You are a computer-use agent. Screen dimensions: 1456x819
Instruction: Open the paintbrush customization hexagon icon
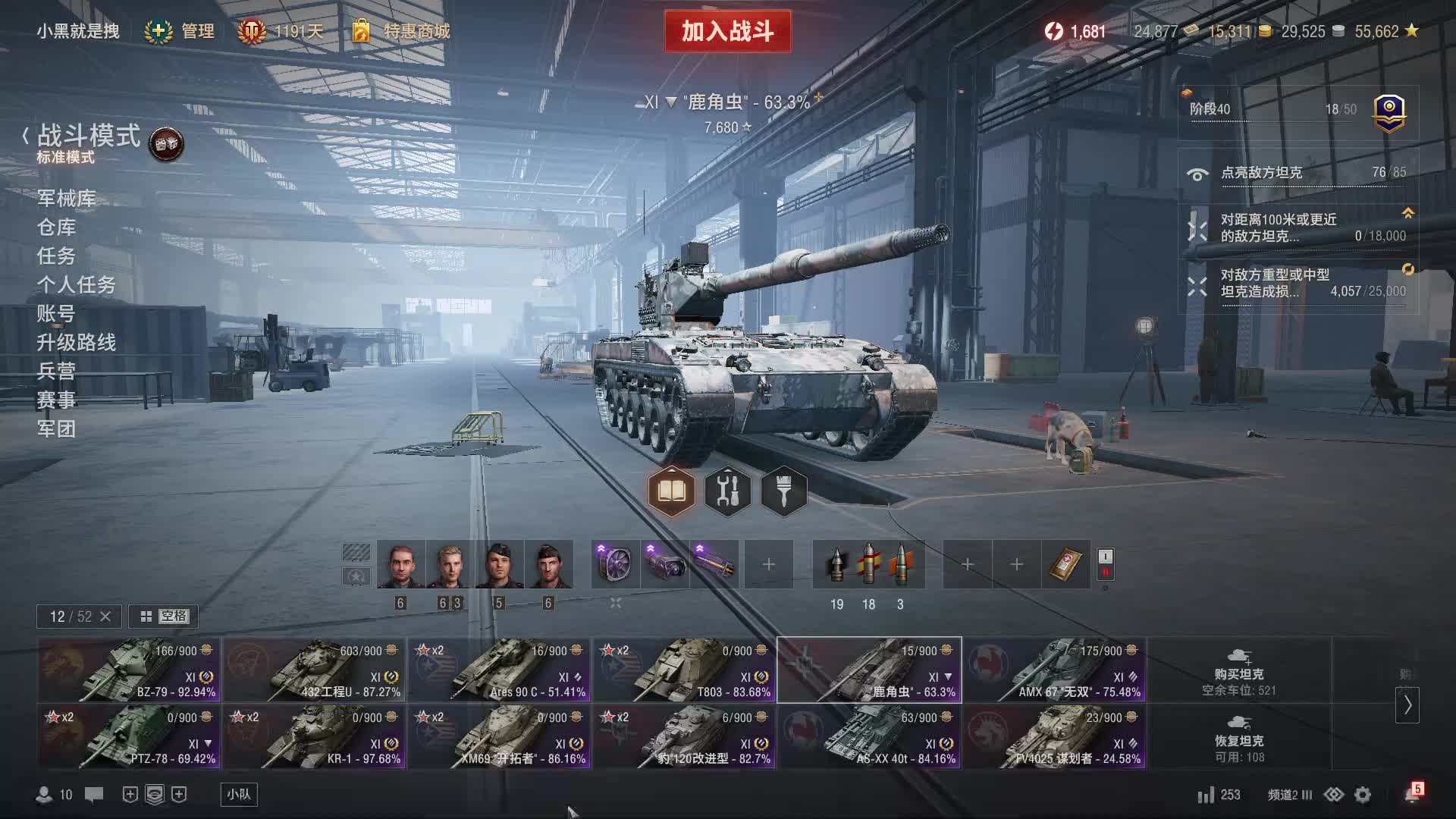pos(783,491)
